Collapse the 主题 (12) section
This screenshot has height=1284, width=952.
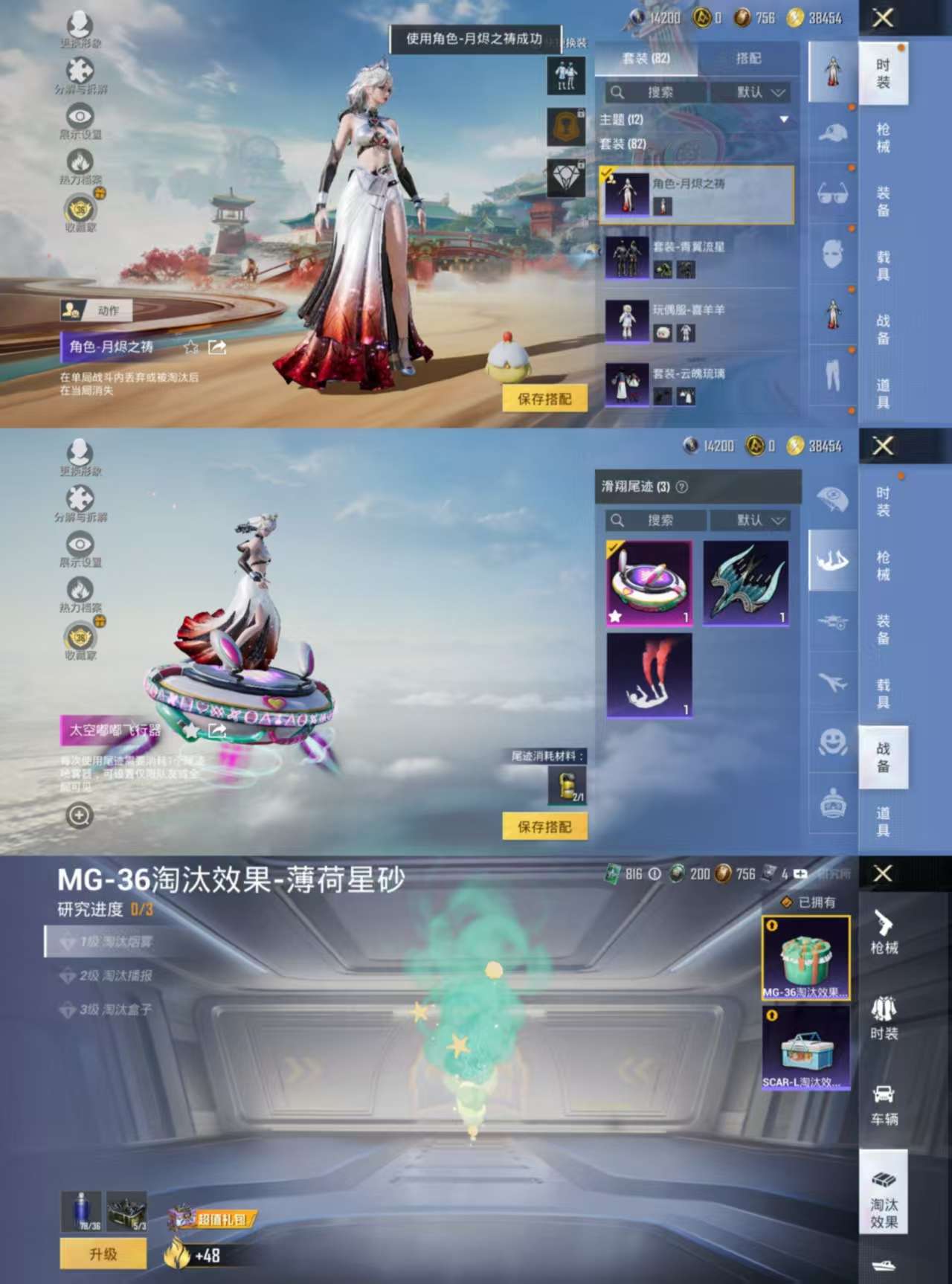(x=785, y=118)
